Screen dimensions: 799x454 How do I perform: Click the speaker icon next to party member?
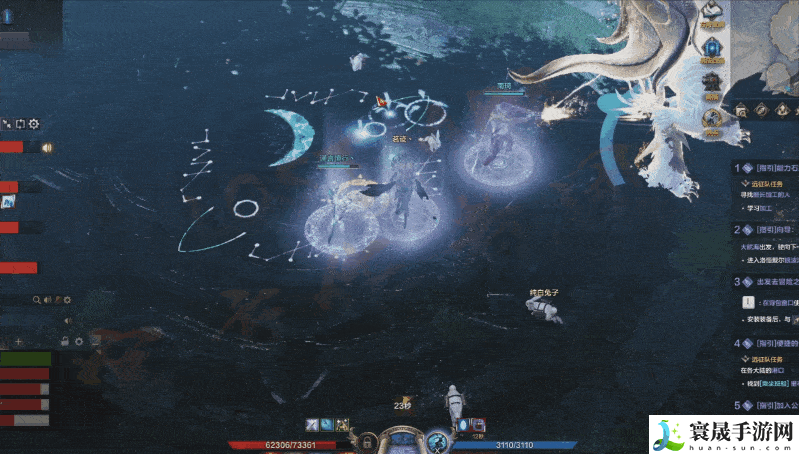pyautogui.click(x=46, y=147)
